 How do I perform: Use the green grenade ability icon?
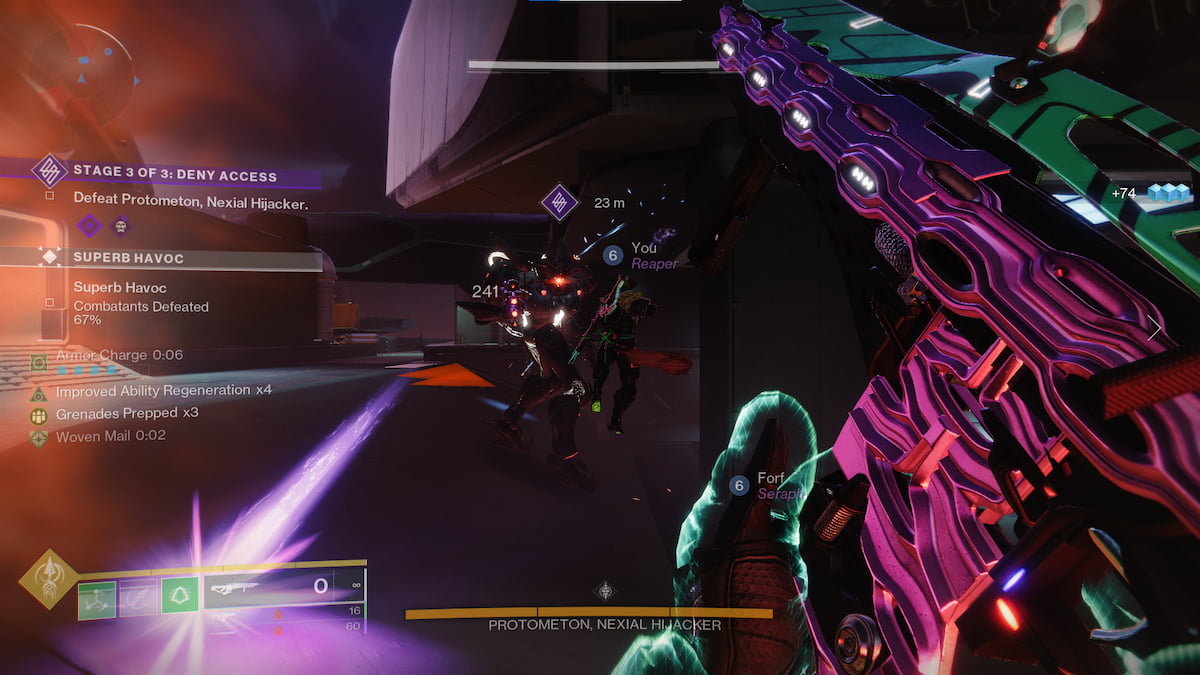coord(97,599)
